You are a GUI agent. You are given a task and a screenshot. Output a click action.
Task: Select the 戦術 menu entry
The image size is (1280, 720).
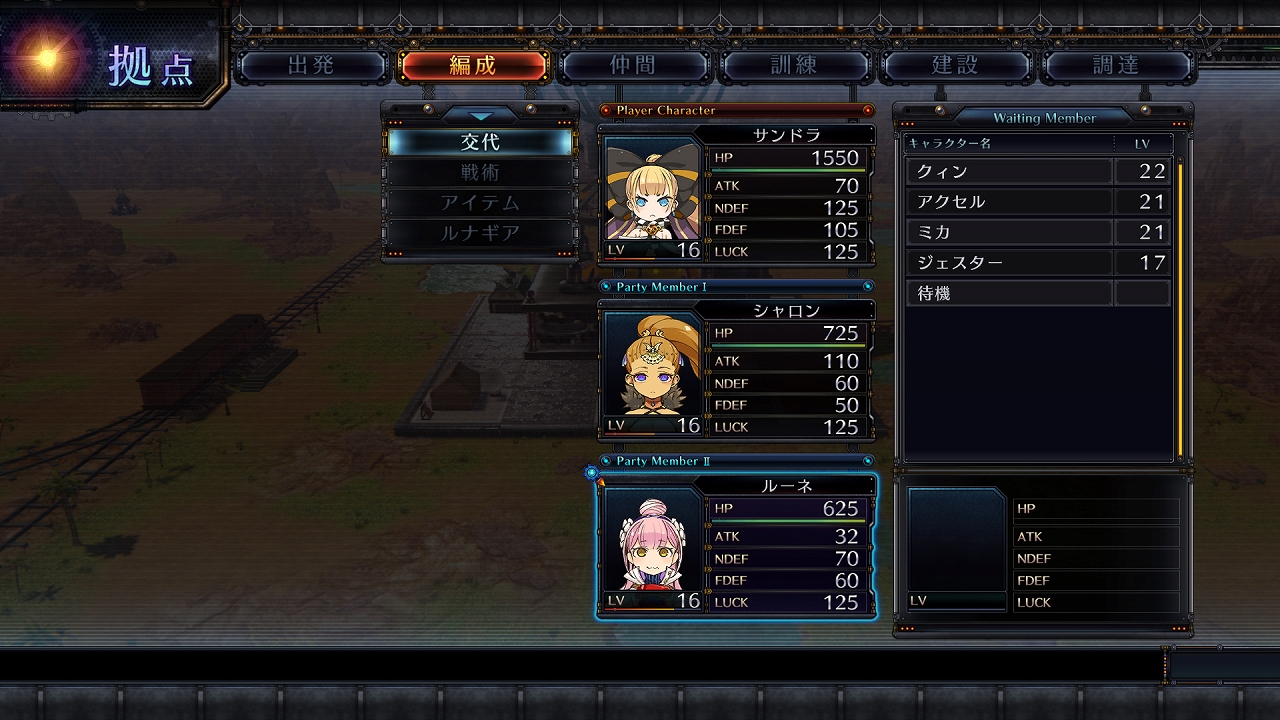click(x=480, y=172)
